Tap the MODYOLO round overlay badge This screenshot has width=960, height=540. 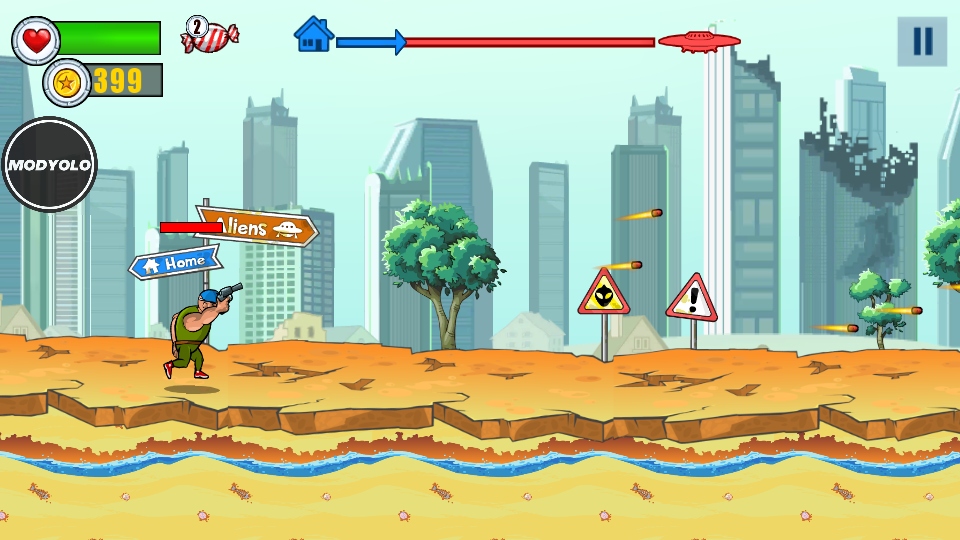pyautogui.click(x=49, y=165)
